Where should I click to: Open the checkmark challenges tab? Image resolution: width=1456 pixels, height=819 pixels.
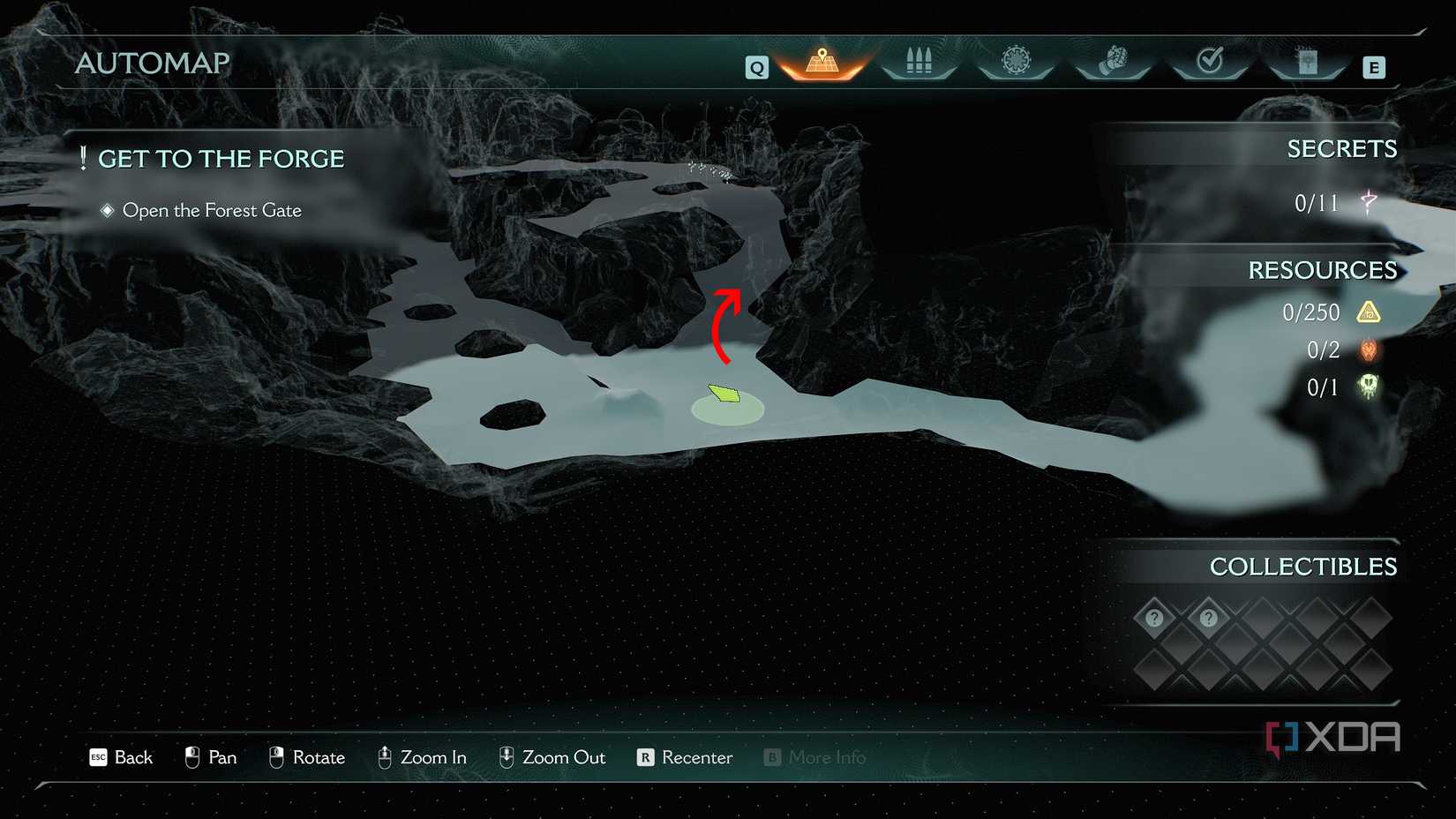1210,62
